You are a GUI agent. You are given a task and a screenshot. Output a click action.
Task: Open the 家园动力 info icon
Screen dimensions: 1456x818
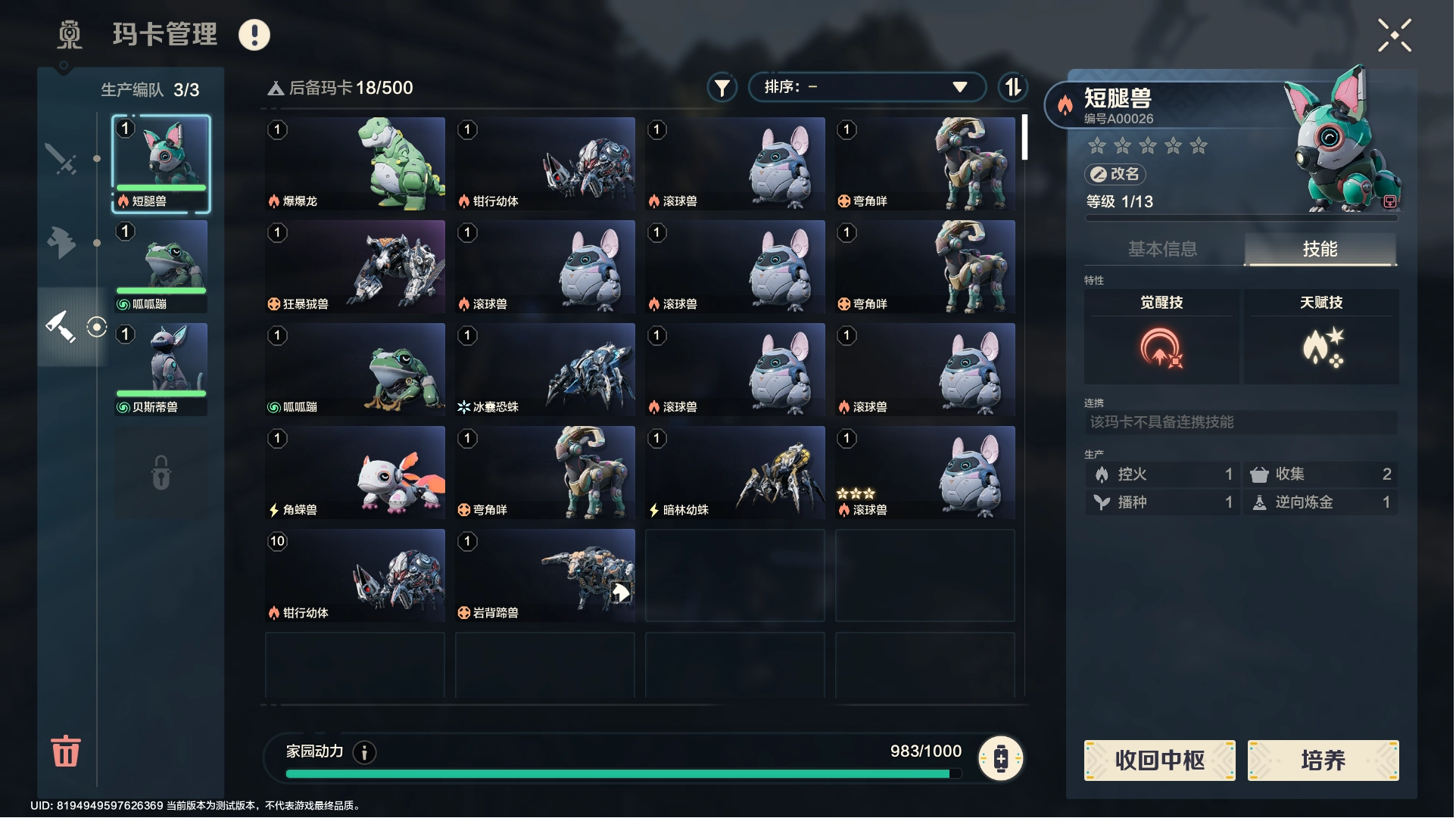(365, 752)
